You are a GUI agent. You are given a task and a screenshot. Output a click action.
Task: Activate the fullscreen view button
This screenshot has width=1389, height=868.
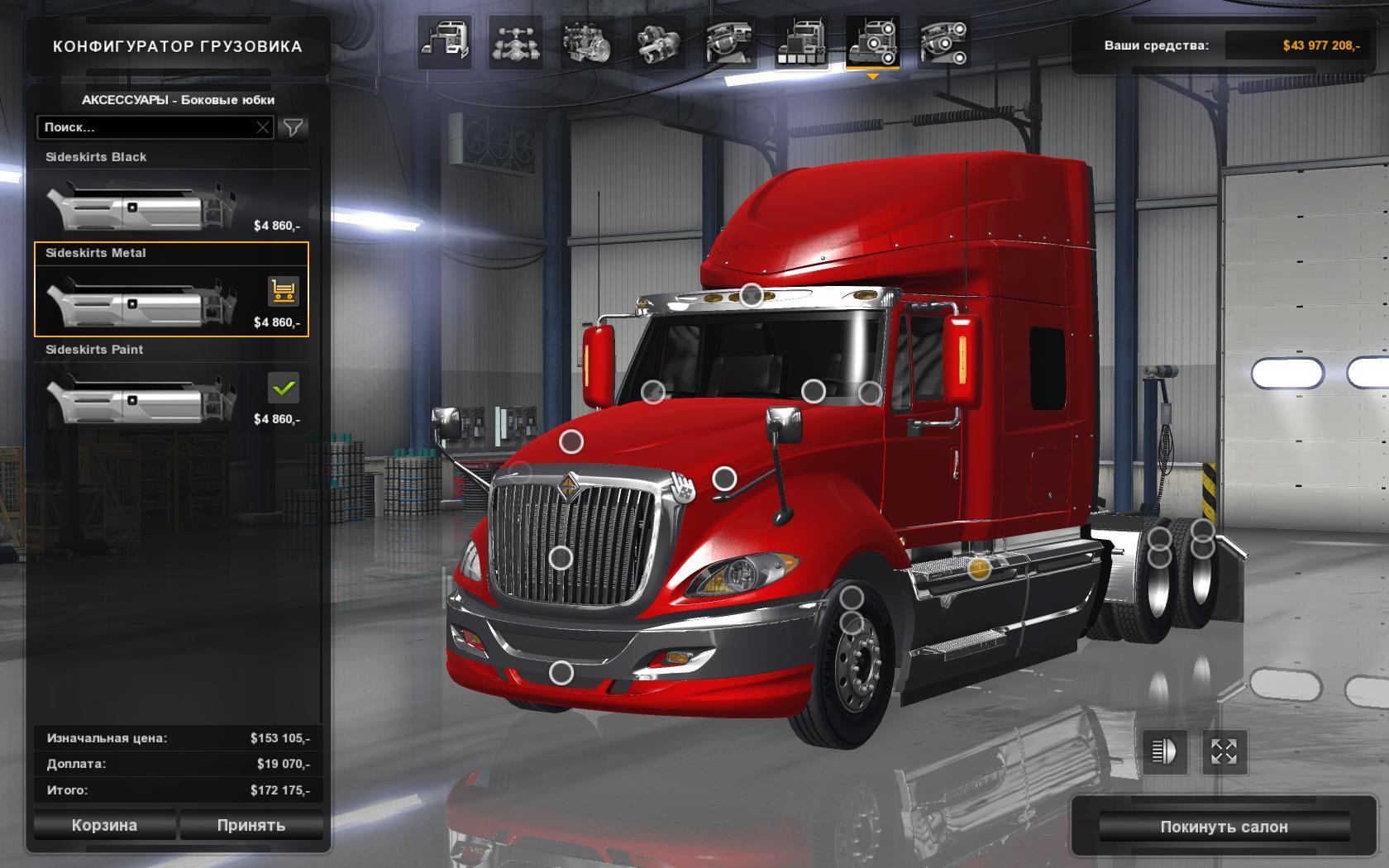coord(1224,751)
